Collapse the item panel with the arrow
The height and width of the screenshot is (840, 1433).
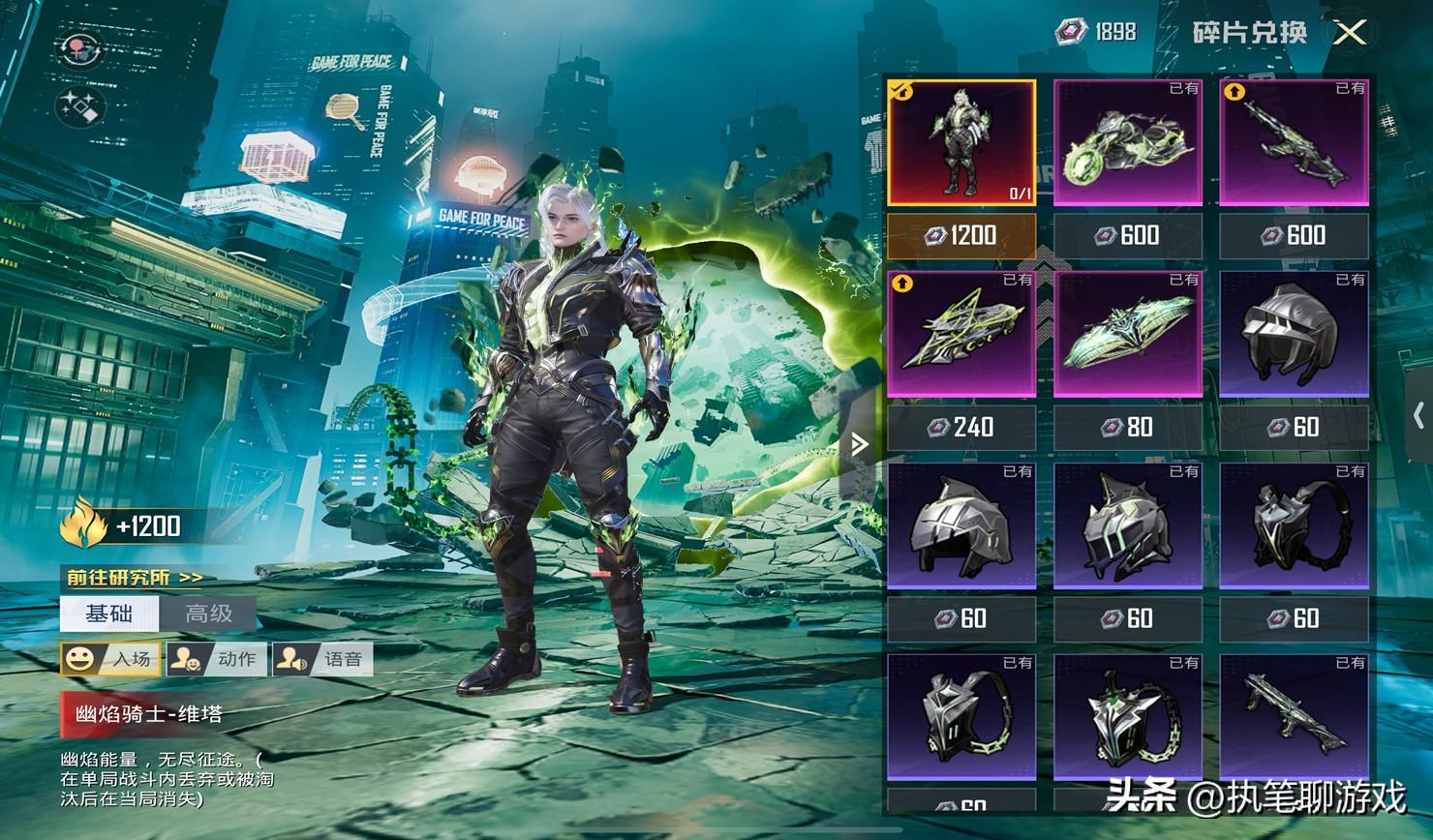859,444
